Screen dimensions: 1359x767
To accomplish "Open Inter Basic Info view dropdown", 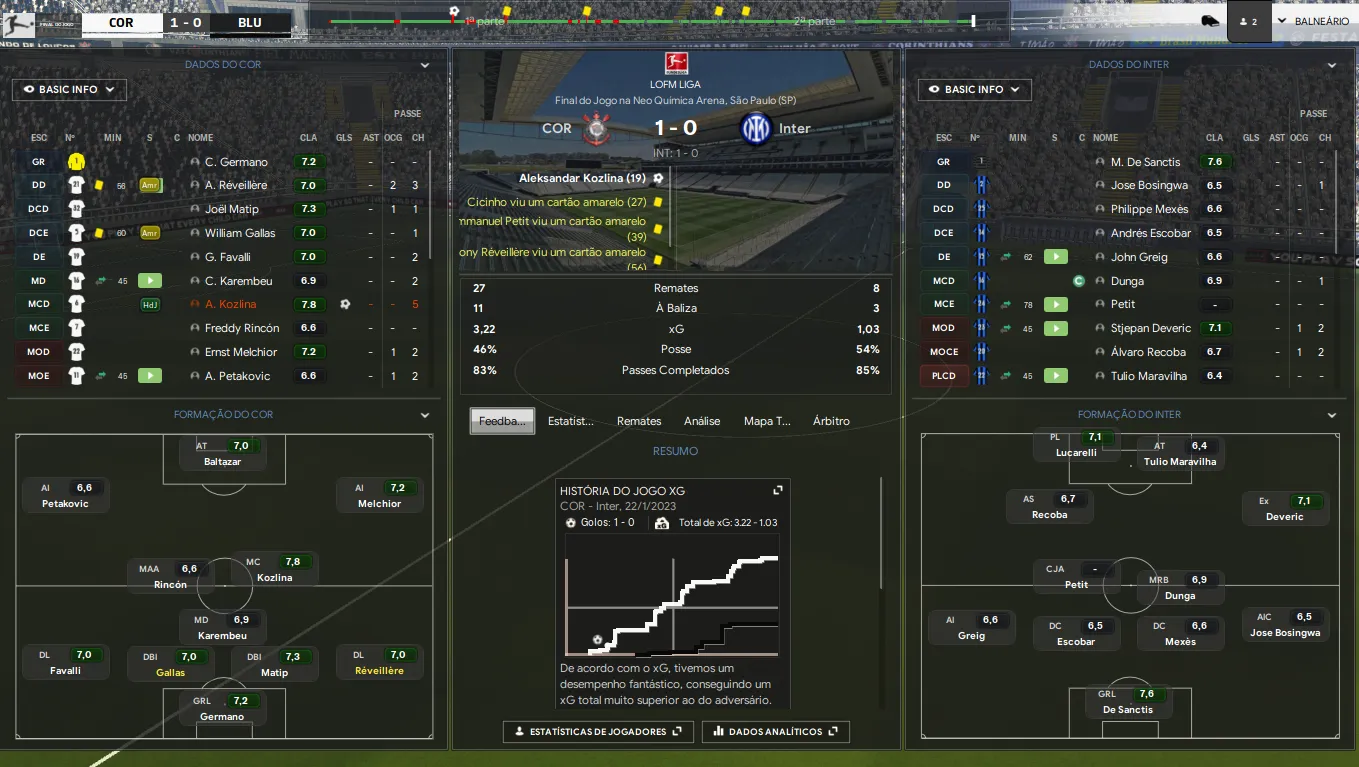I will pyautogui.click(x=974, y=90).
